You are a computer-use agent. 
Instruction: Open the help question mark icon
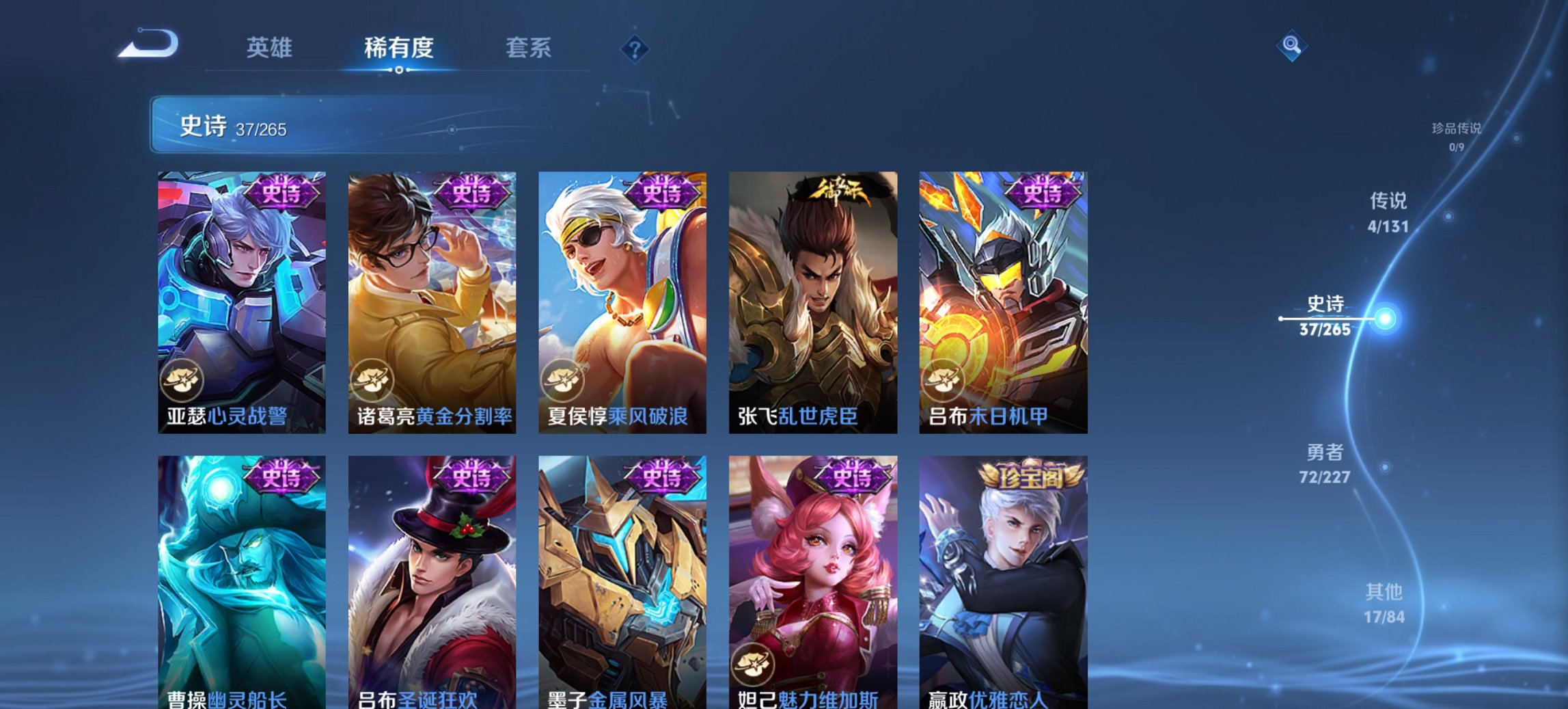tap(635, 49)
